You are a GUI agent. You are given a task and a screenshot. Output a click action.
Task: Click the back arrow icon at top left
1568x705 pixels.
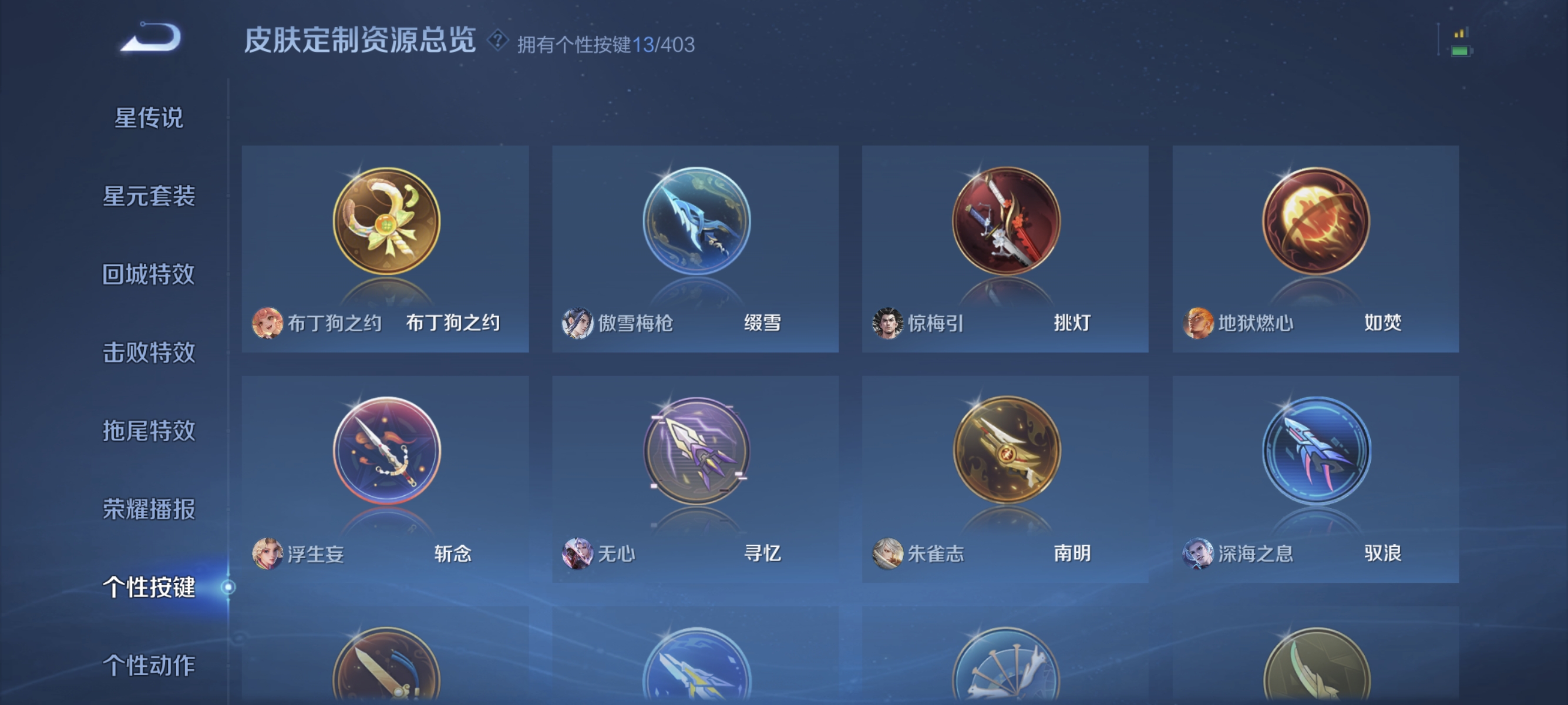coord(151,39)
